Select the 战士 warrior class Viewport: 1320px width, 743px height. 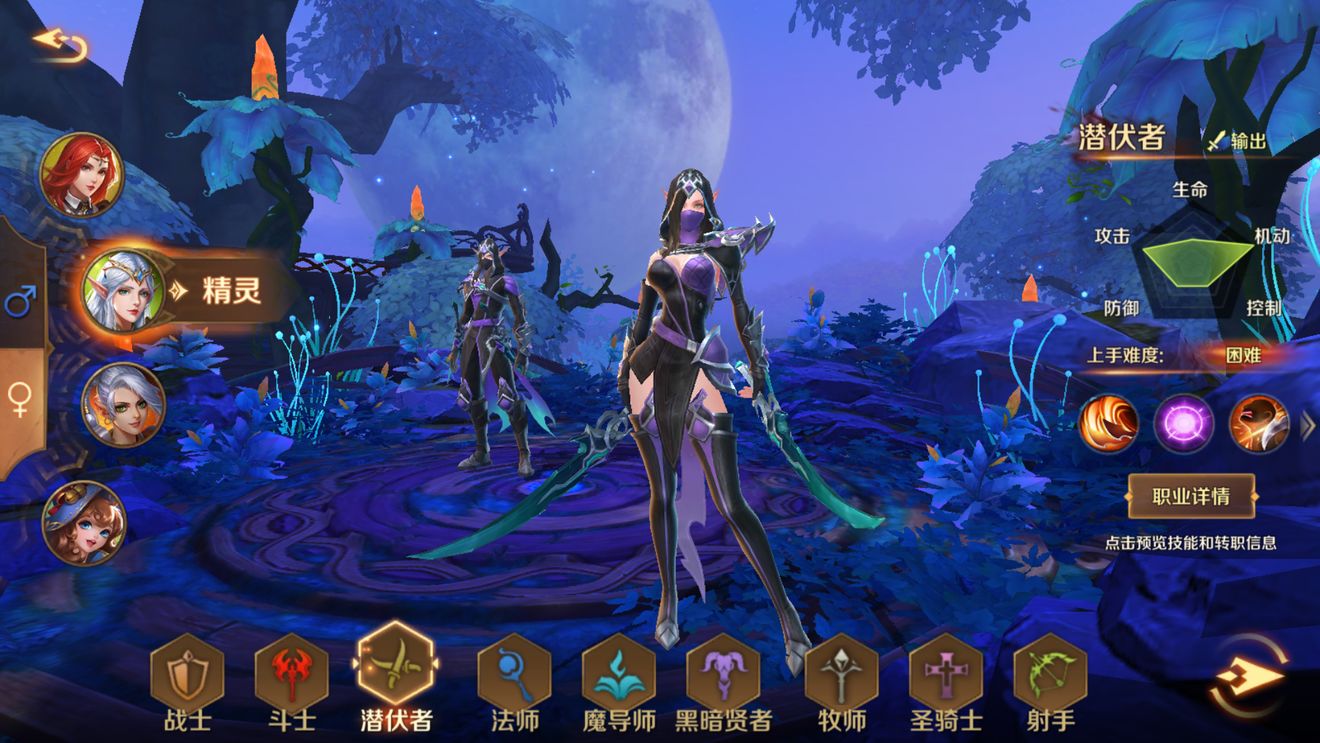187,672
